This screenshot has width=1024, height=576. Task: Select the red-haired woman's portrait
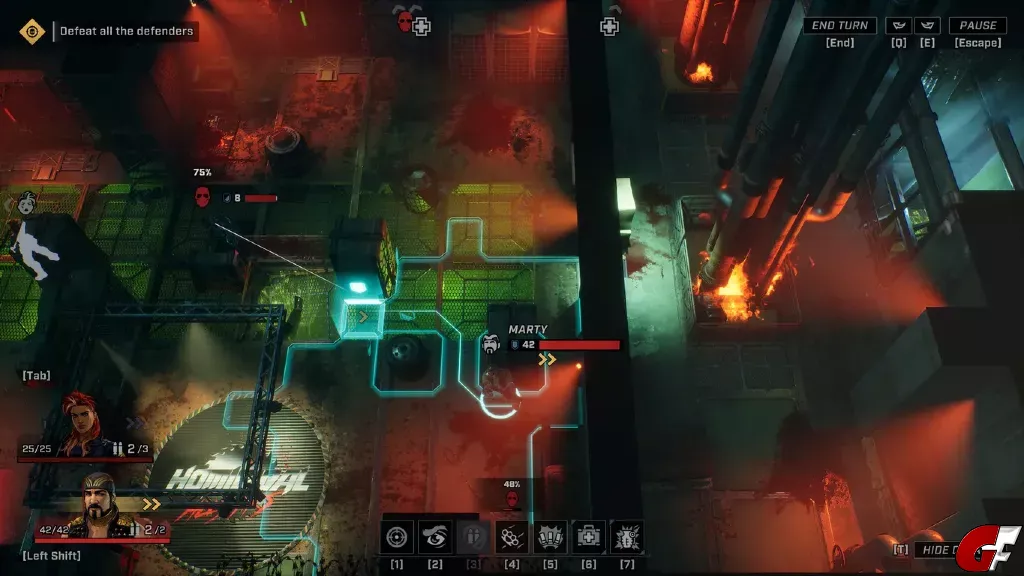click(x=86, y=424)
